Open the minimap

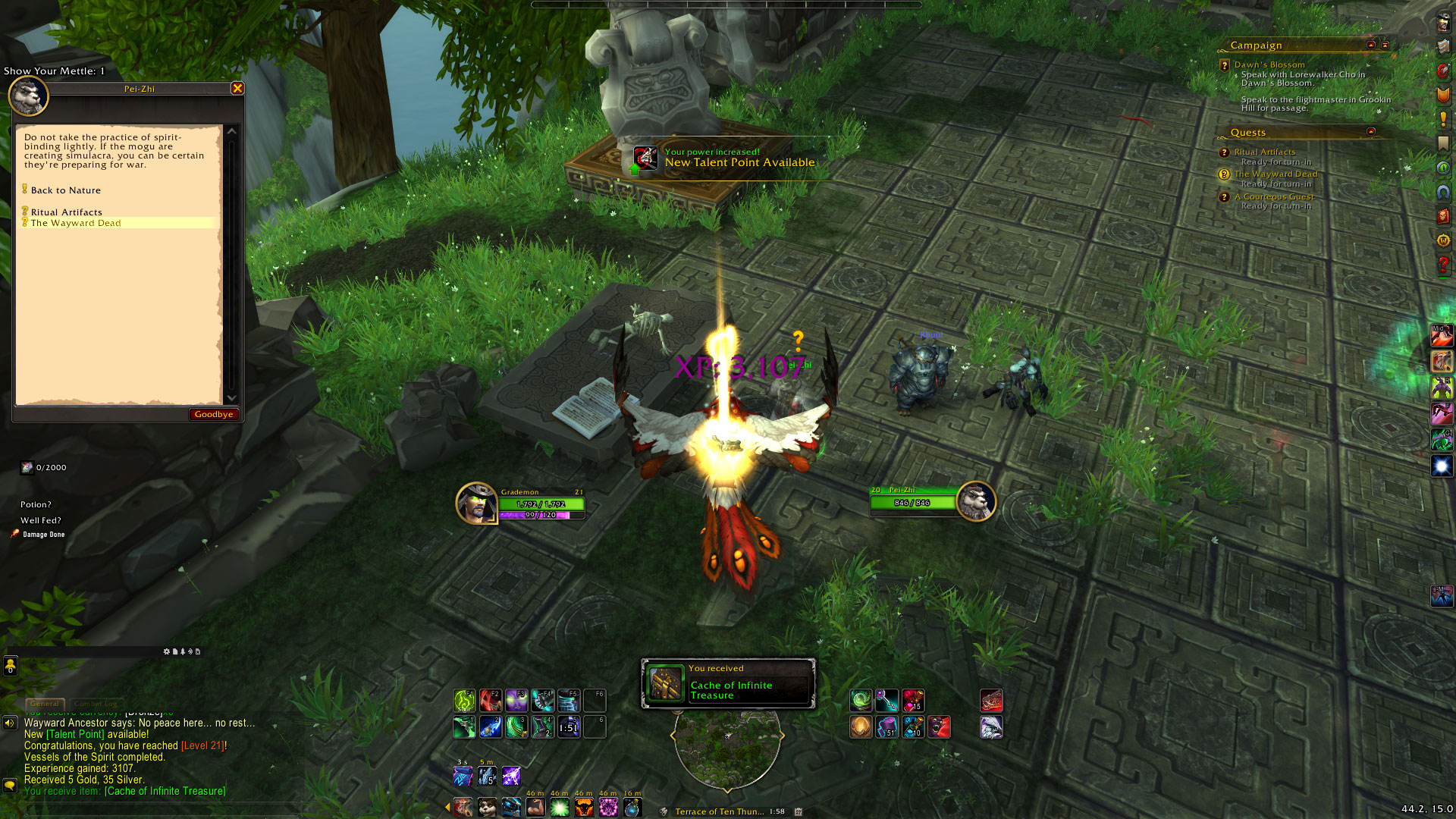[727, 745]
